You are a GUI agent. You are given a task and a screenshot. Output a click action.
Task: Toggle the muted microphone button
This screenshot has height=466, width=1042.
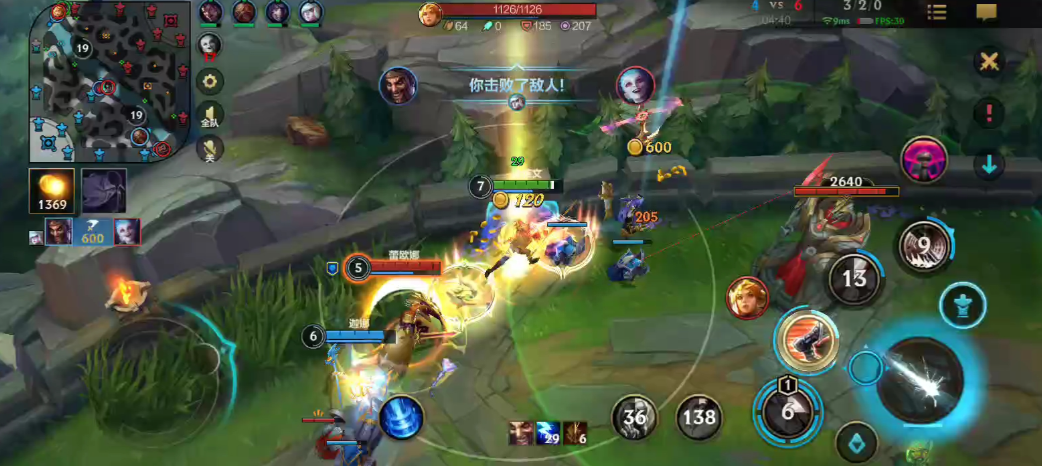[x=210, y=148]
